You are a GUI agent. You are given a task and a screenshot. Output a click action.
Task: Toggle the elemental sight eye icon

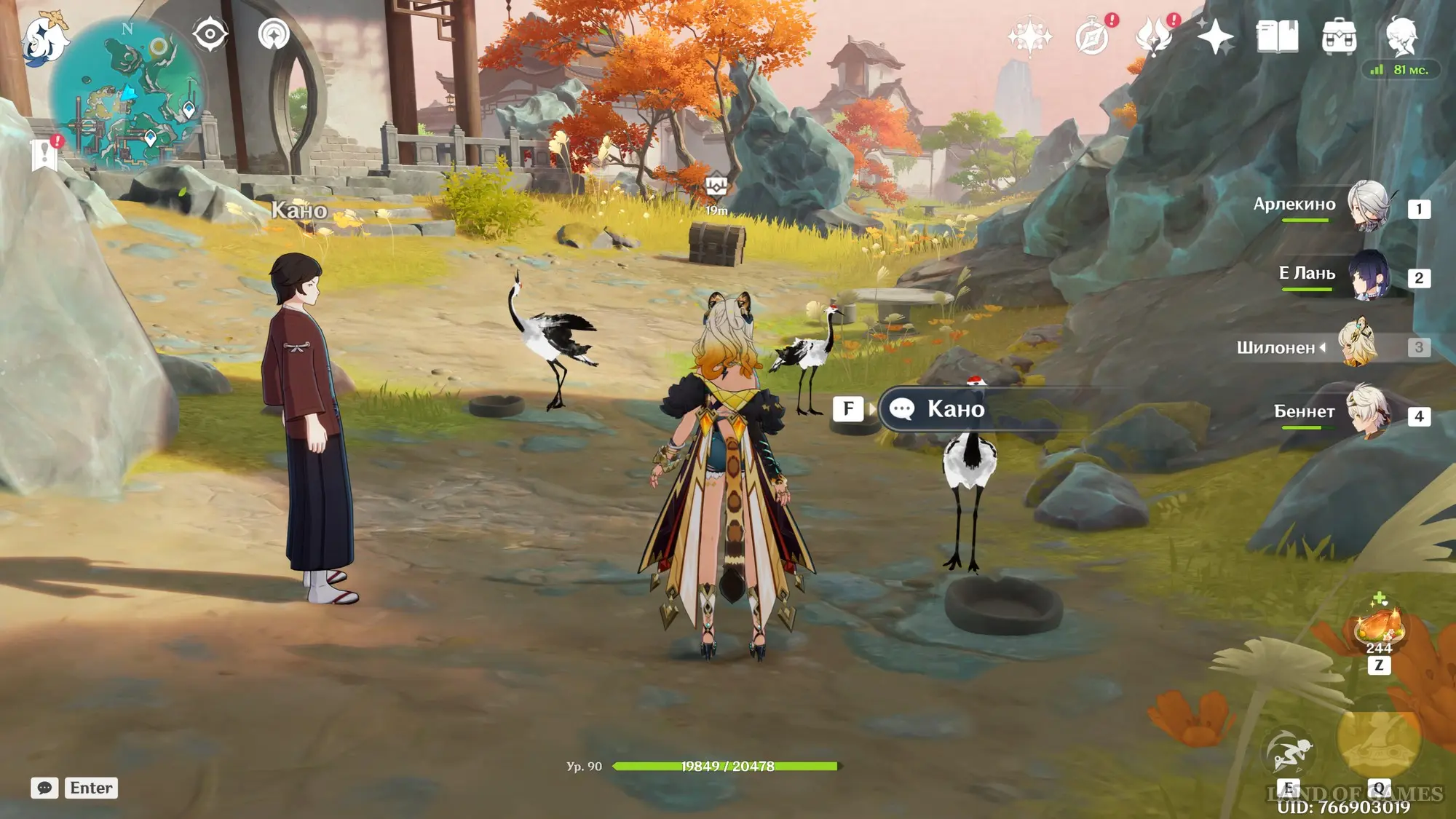[x=210, y=34]
